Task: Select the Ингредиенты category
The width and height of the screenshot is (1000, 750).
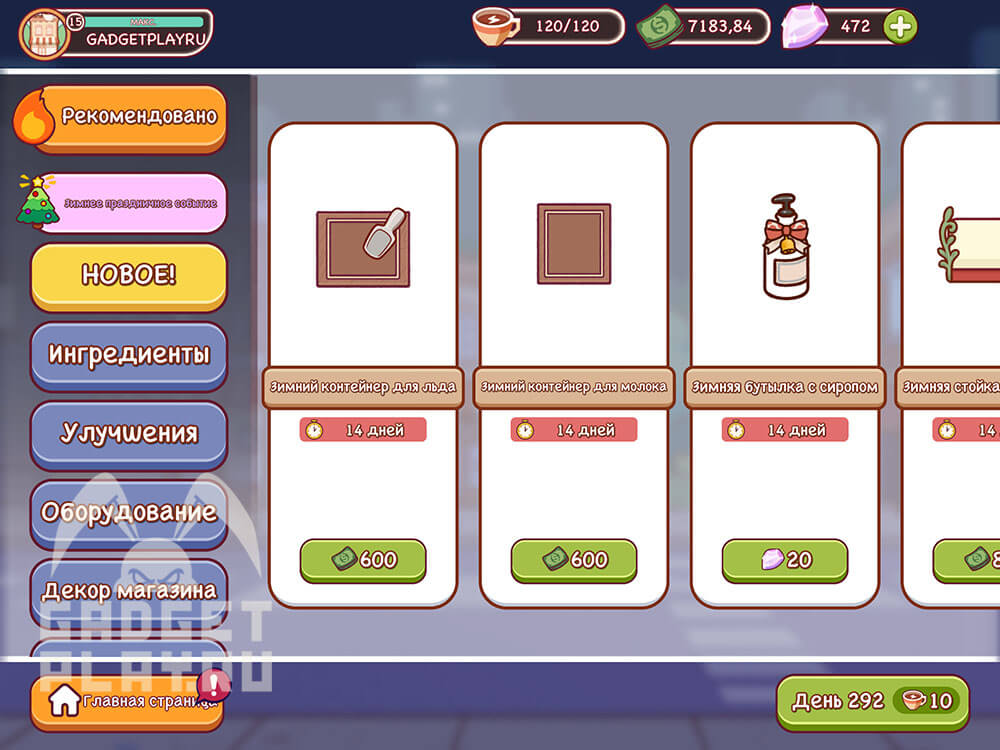Action: [x=128, y=354]
